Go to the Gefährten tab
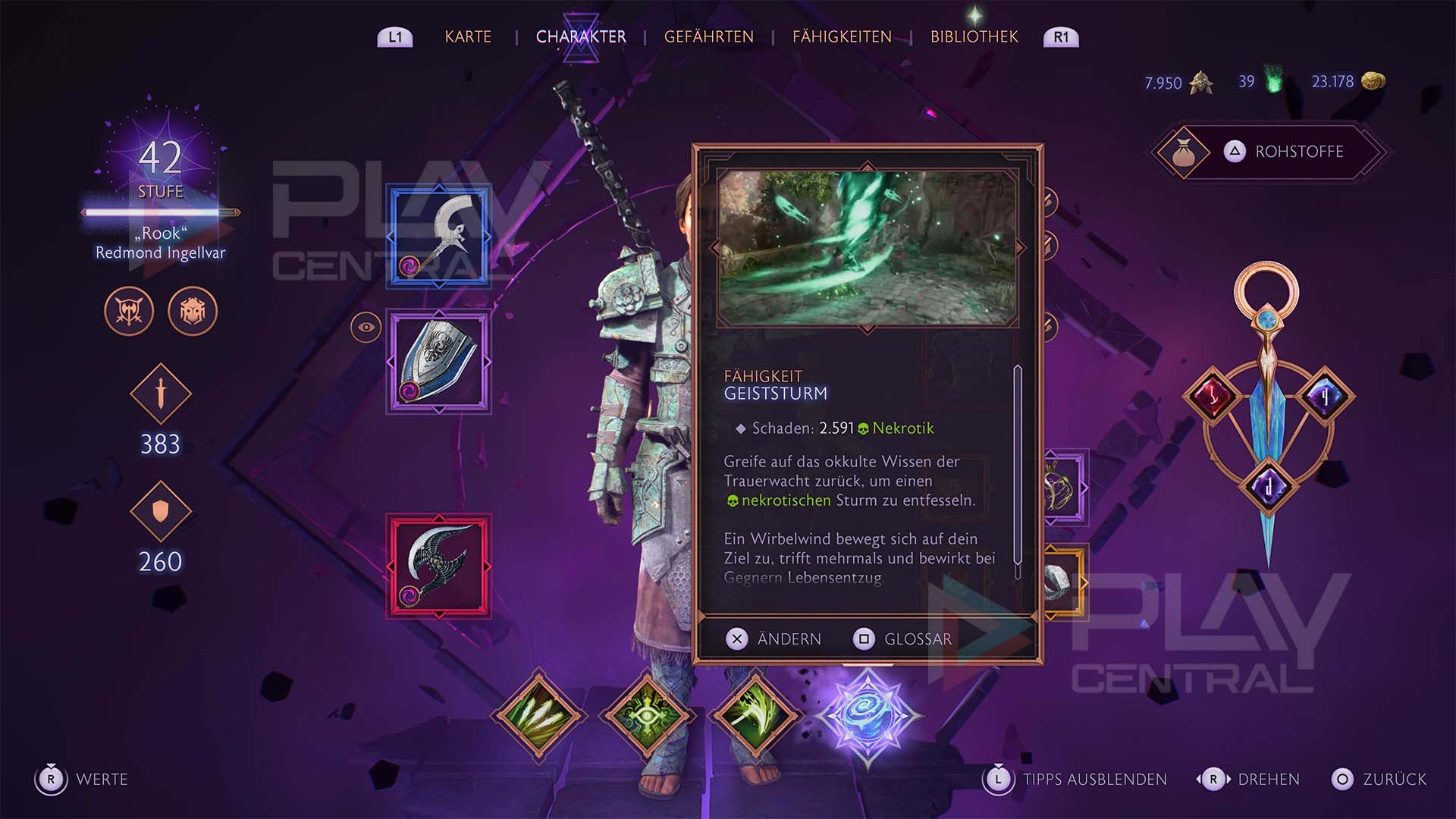The image size is (1456, 819). (708, 36)
